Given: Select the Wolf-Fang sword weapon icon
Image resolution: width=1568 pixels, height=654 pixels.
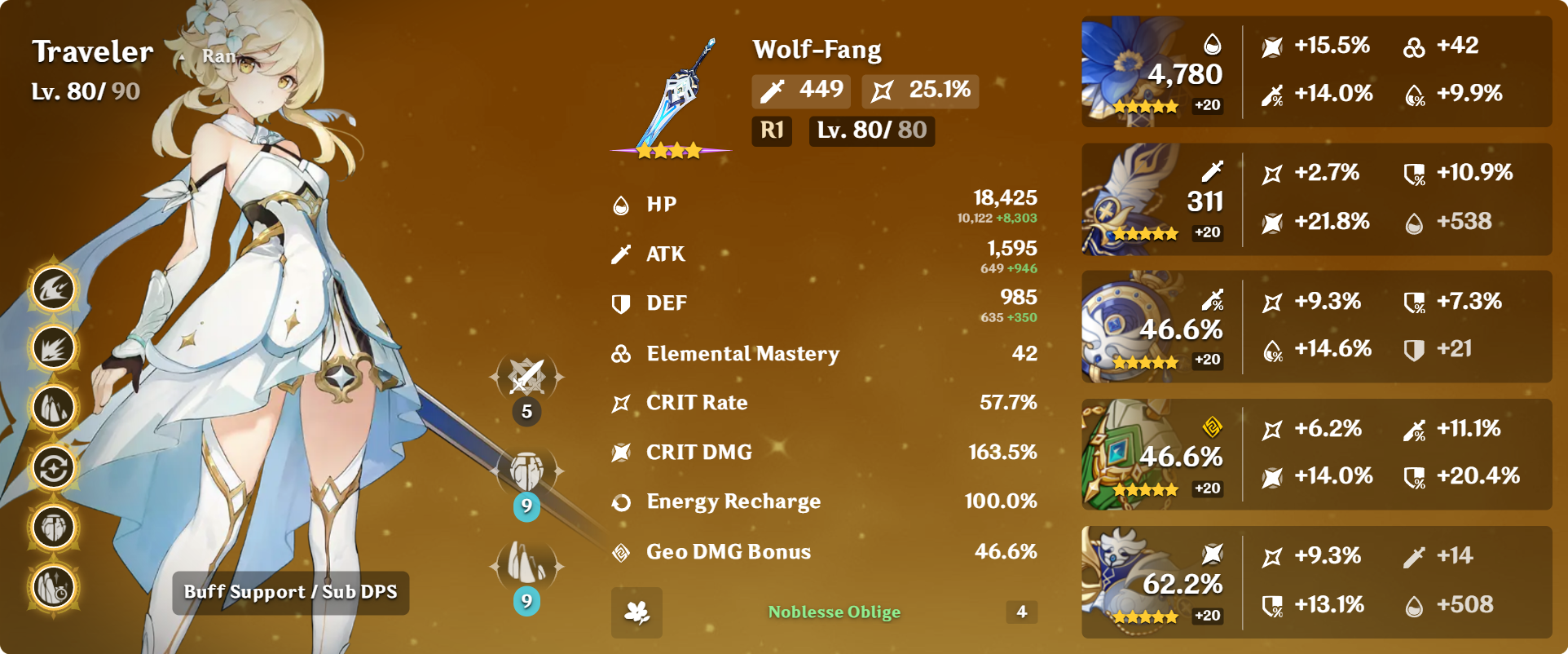Looking at the screenshot, I should tap(673, 98).
